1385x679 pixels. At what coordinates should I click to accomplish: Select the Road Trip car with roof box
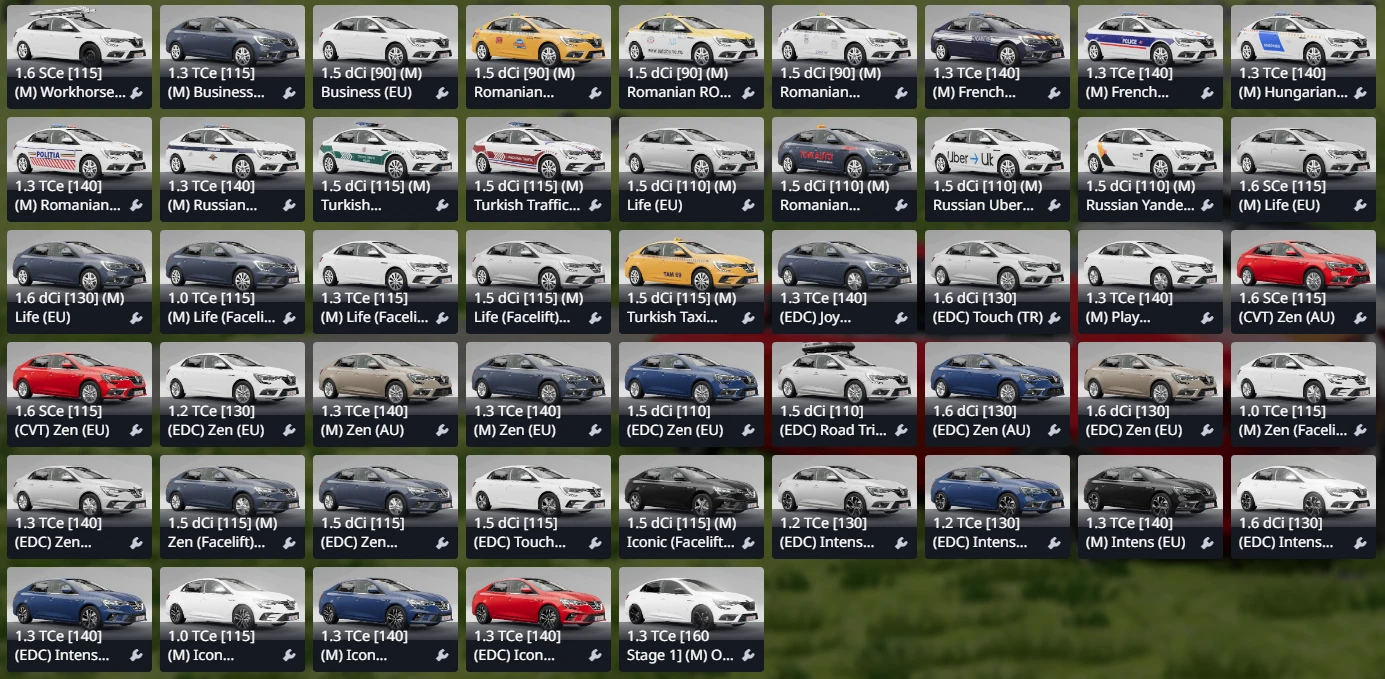(844, 394)
